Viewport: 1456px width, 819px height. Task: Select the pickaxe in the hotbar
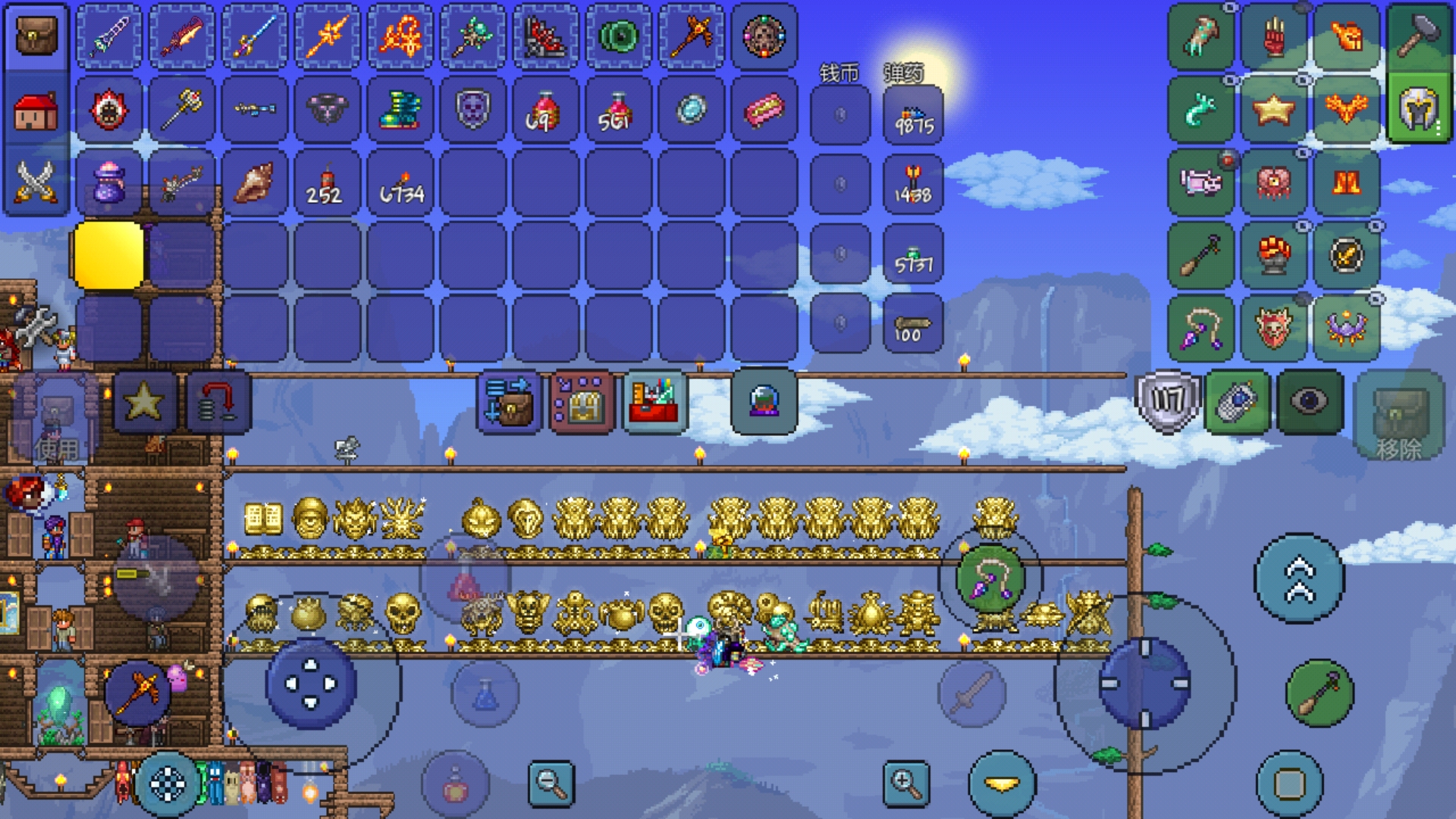pyautogui.click(x=691, y=37)
